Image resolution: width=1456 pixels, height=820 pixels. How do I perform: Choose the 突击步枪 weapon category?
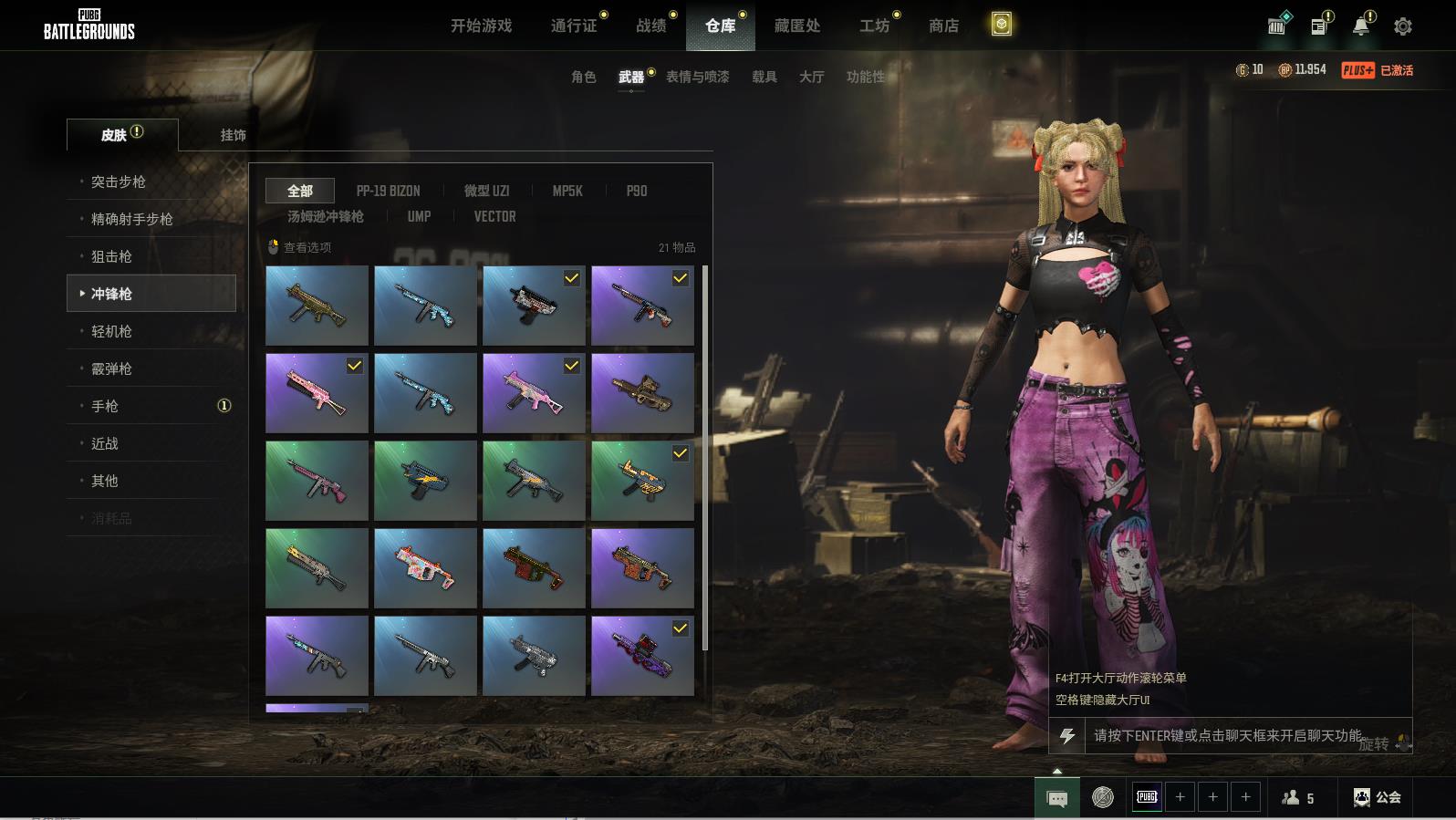tap(119, 182)
